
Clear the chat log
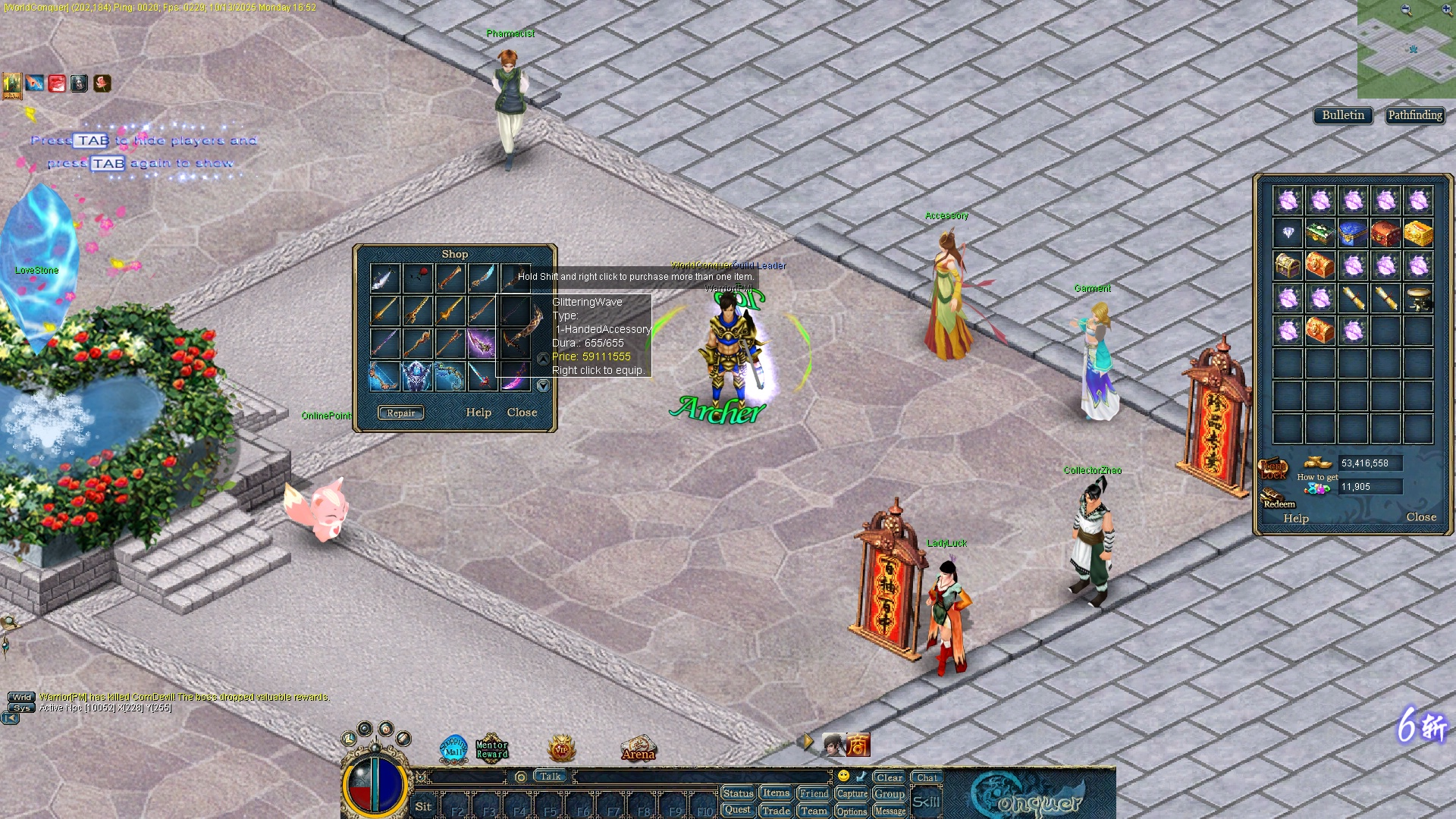coord(889,777)
